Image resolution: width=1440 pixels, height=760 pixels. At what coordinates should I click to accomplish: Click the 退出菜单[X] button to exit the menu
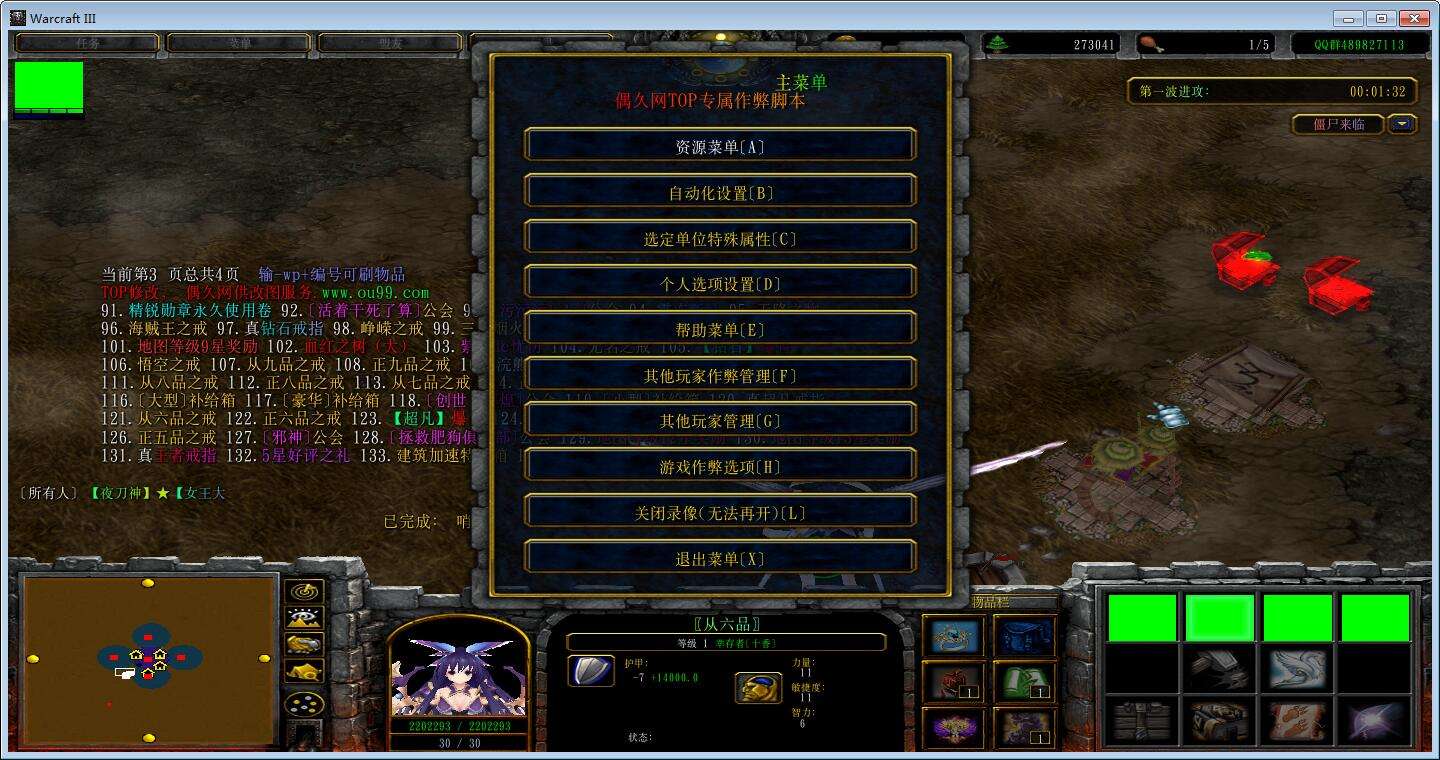[x=718, y=559]
